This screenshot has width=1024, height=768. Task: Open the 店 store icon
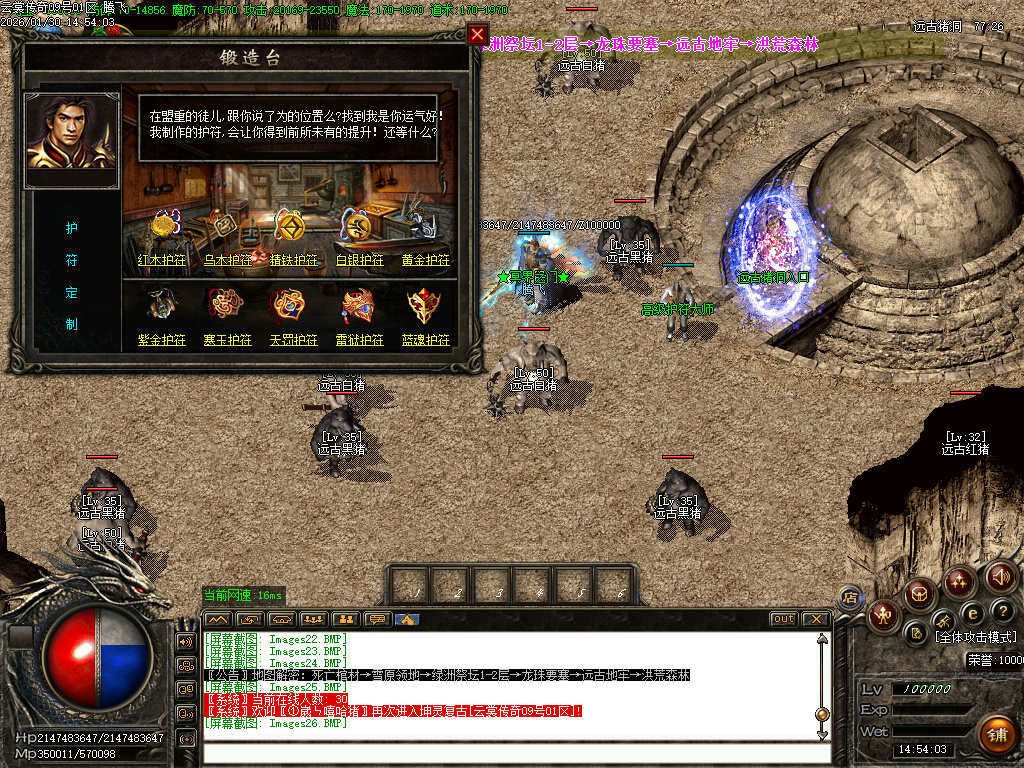click(x=850, y=597)
